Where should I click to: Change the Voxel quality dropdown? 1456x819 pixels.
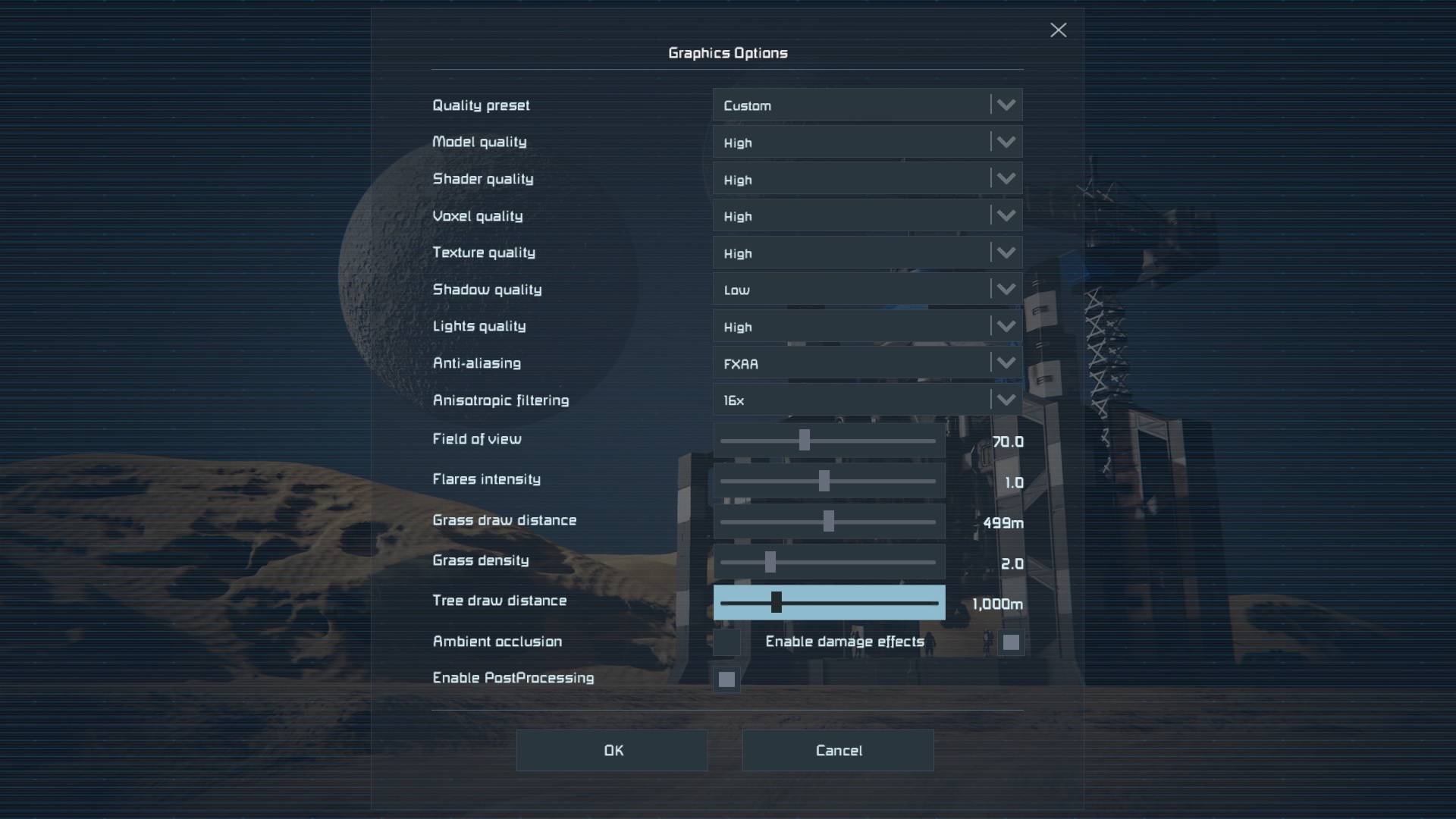tap(867, 216)
